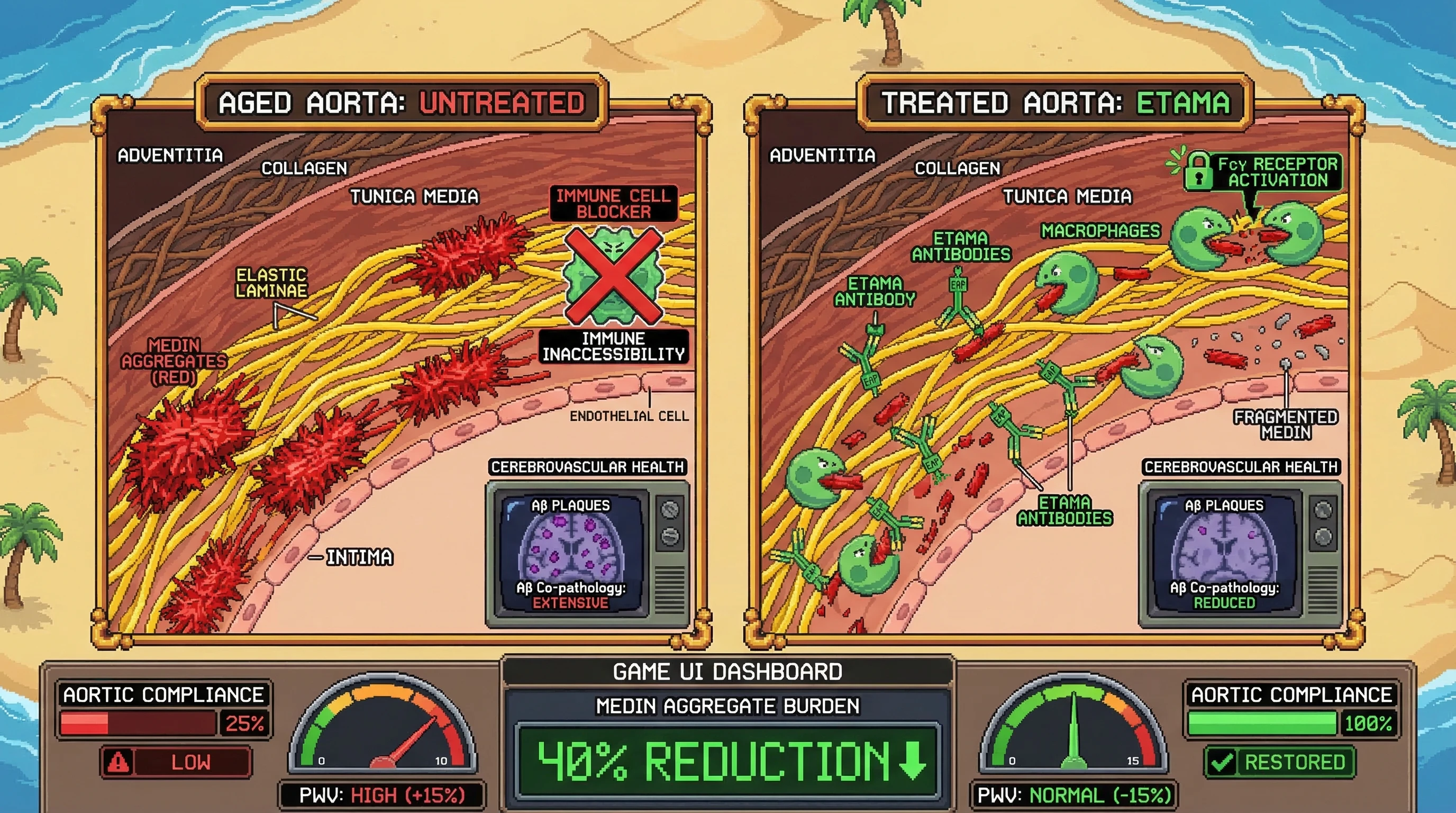Choose the Aged Aorta: Untreated title banner

pyautogui.click(x=402, y=103)
